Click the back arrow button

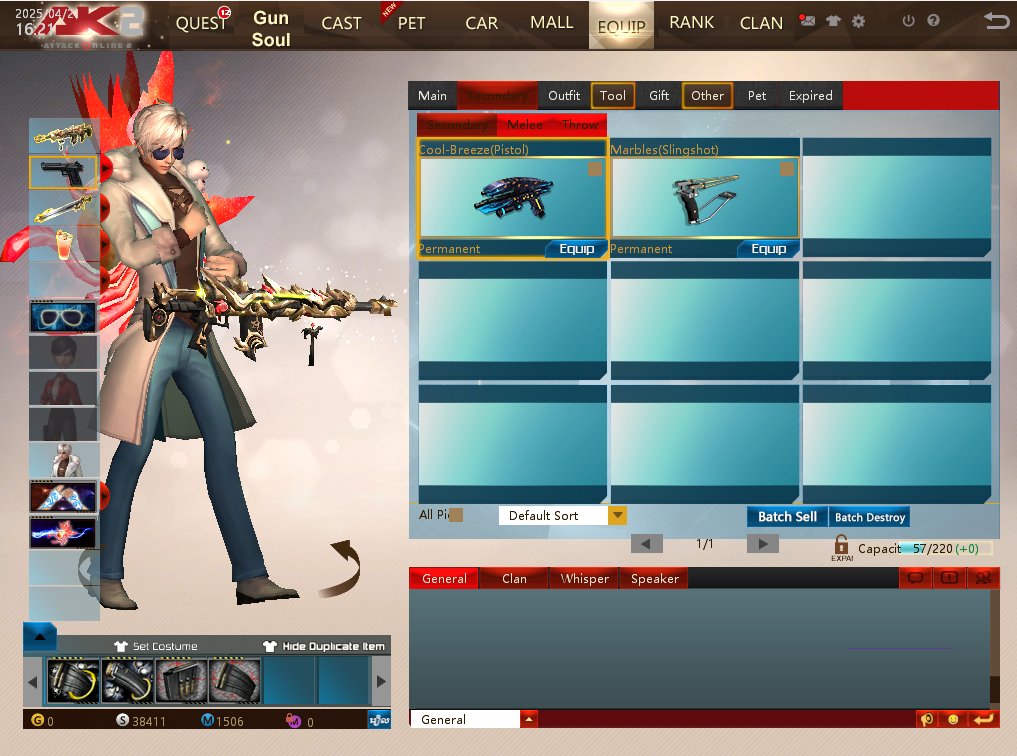coord(995,21)
